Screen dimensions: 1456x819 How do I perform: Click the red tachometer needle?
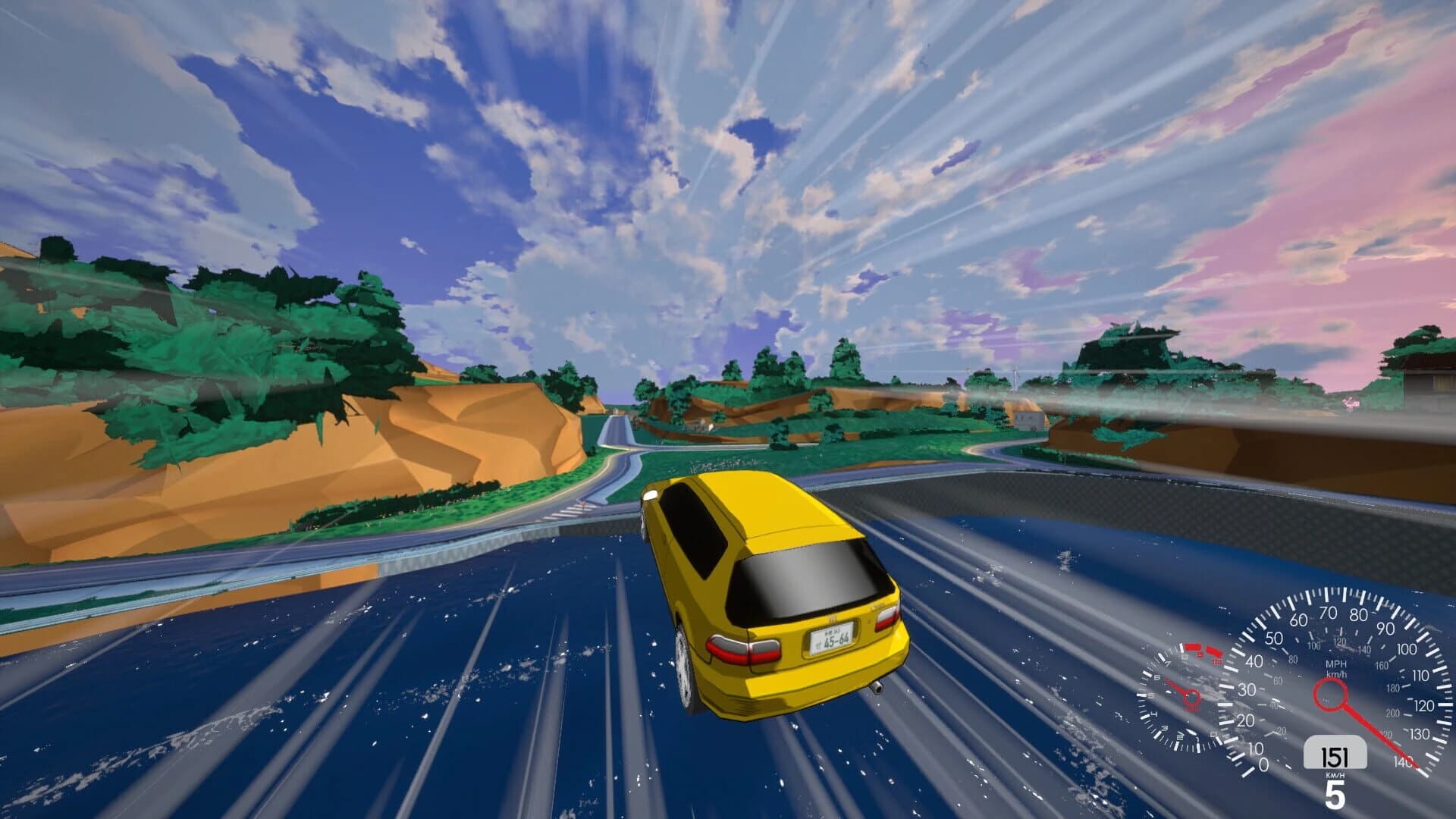(x=1175, y=685)
